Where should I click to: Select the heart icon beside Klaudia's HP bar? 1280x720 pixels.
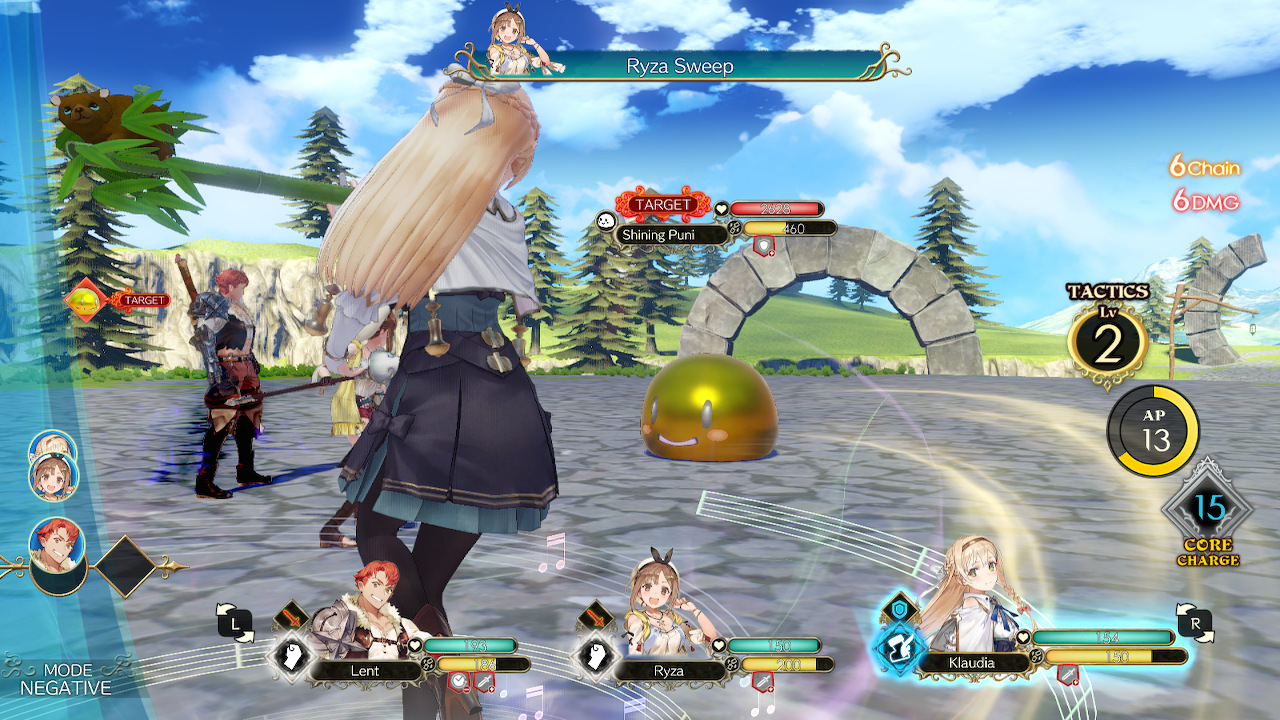tap(1023, 637)
